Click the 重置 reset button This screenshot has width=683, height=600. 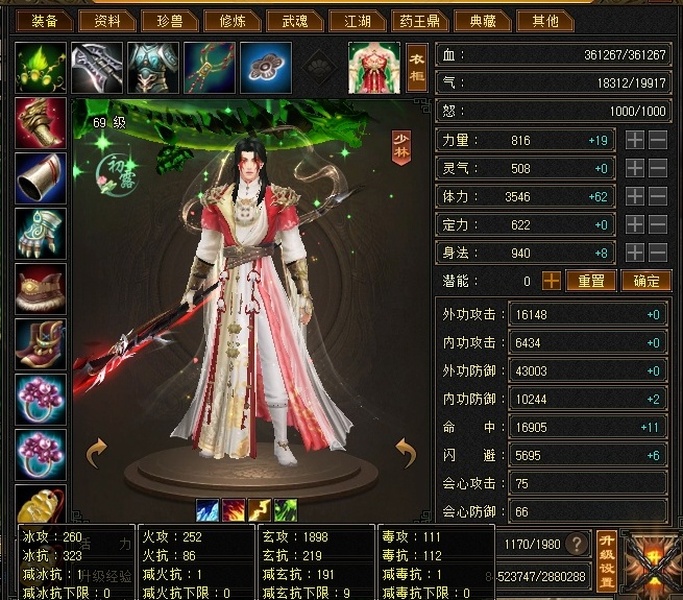590,281
